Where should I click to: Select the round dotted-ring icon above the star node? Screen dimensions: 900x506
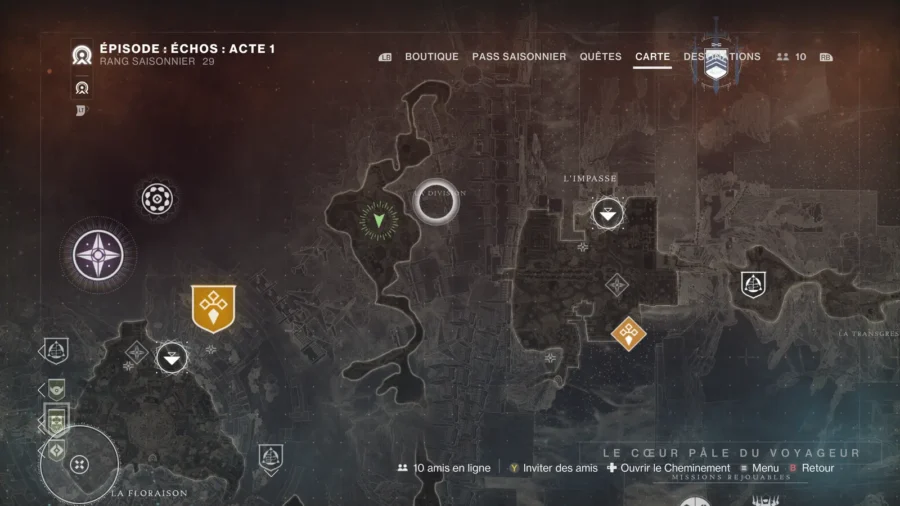[157, 199]
